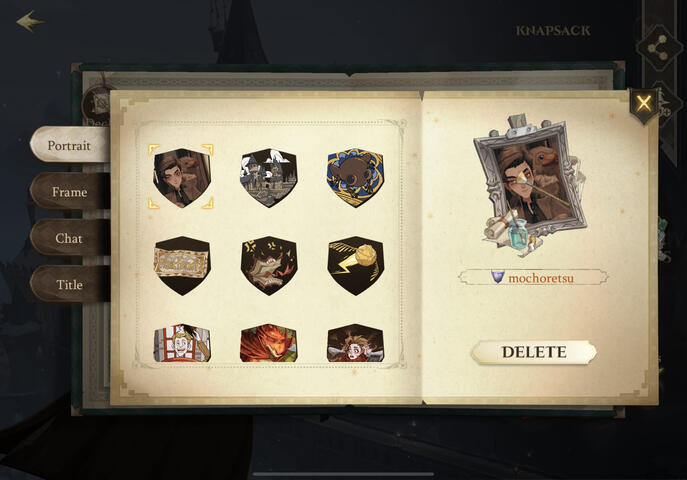The height and width of the screenshot is (480, 687).
Task: Choose the castle portrait
Action: [268, 178]
